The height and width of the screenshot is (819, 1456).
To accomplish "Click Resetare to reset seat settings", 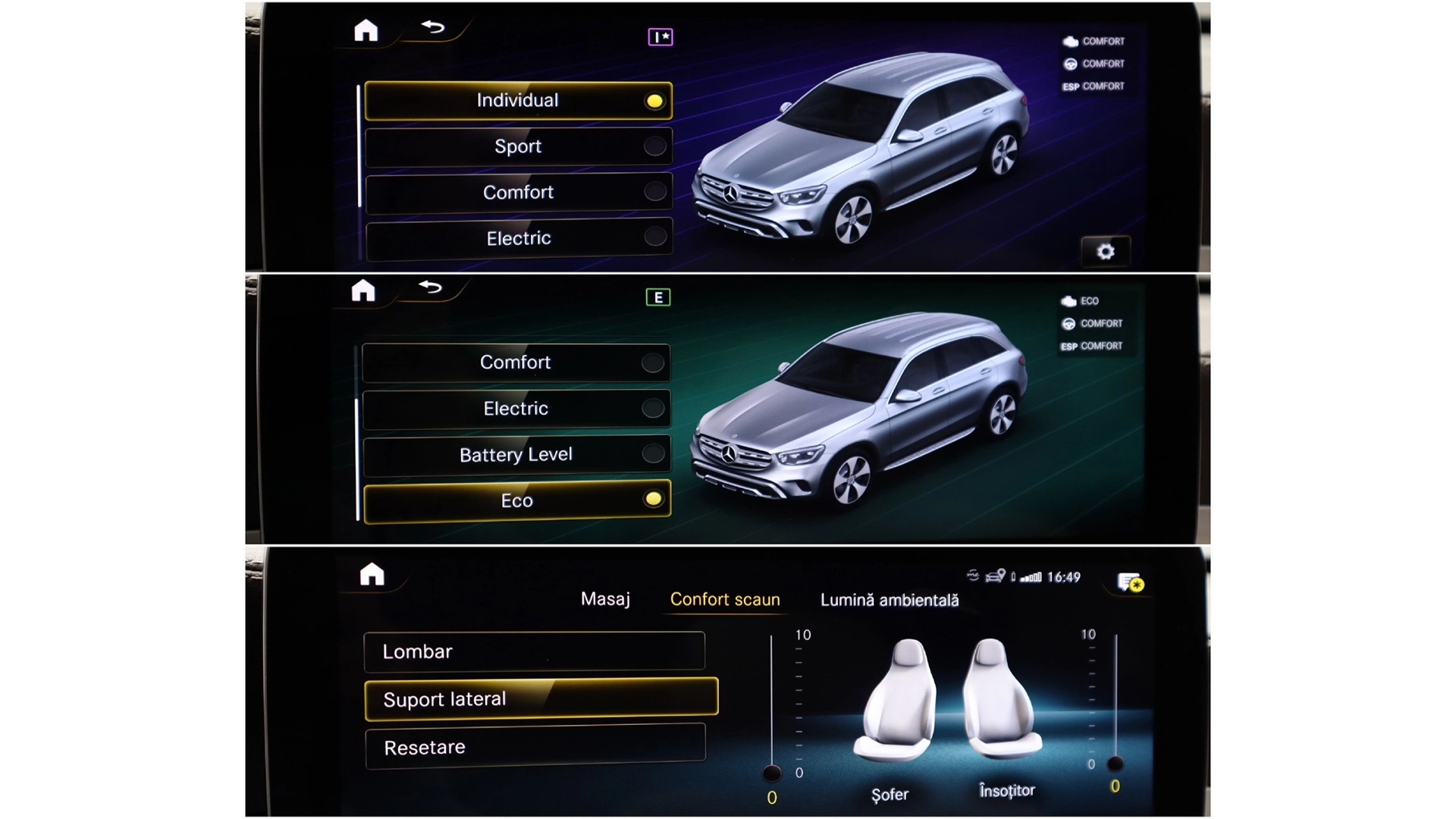I will click(x=535, y=747).
